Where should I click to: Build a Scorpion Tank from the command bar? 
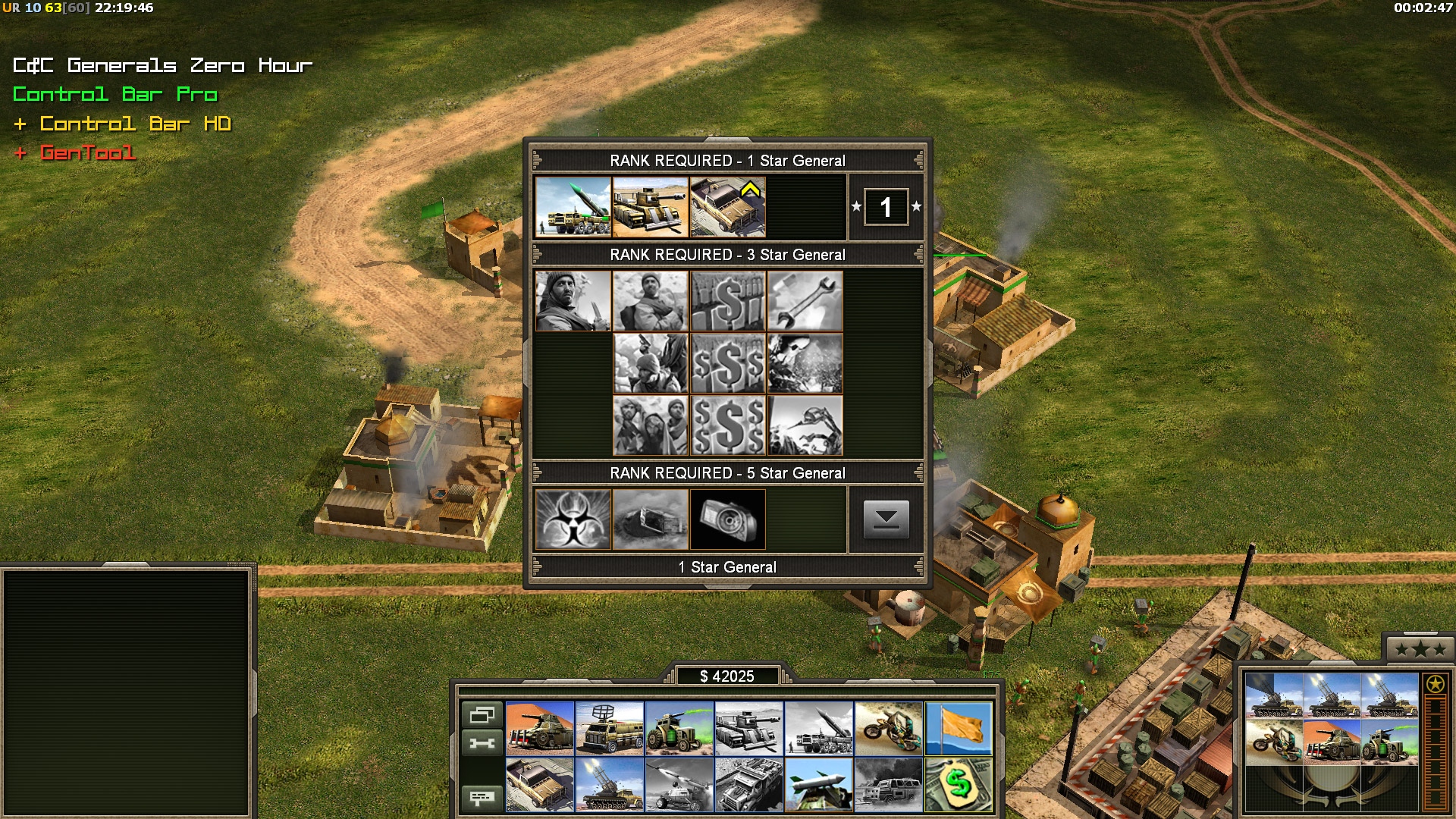540,728
